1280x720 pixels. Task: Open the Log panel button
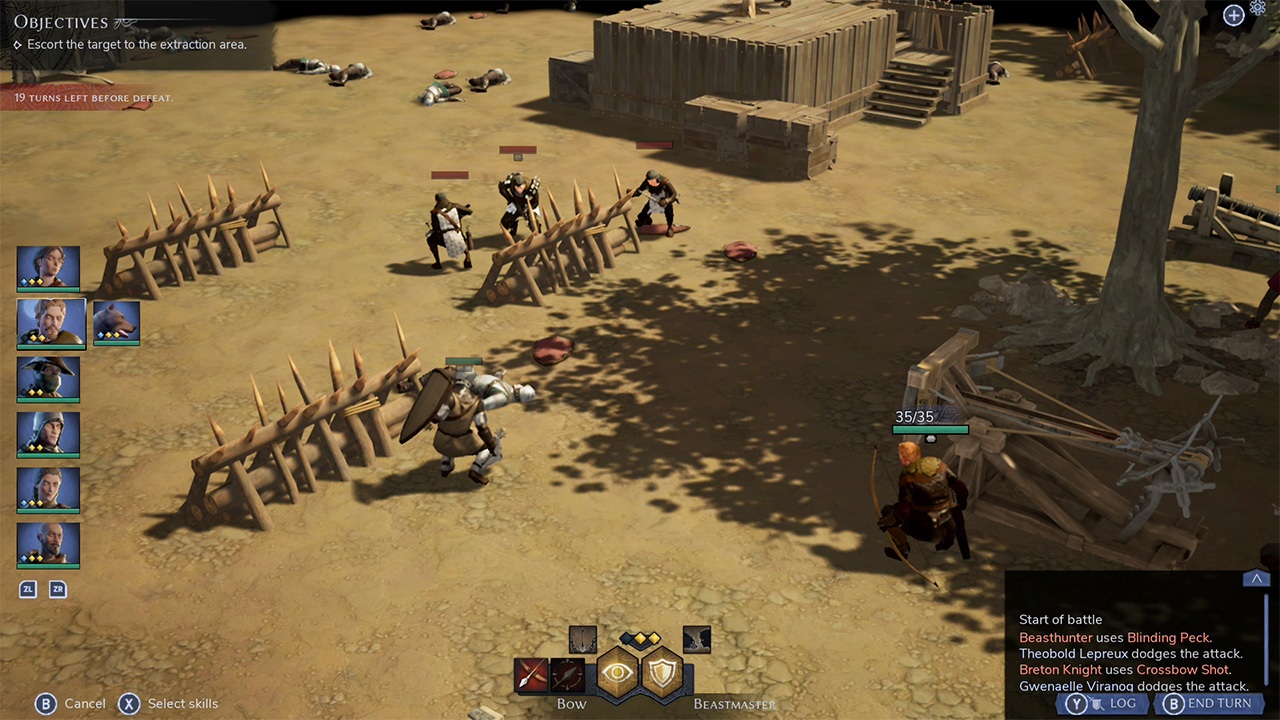click(1104, 703)
